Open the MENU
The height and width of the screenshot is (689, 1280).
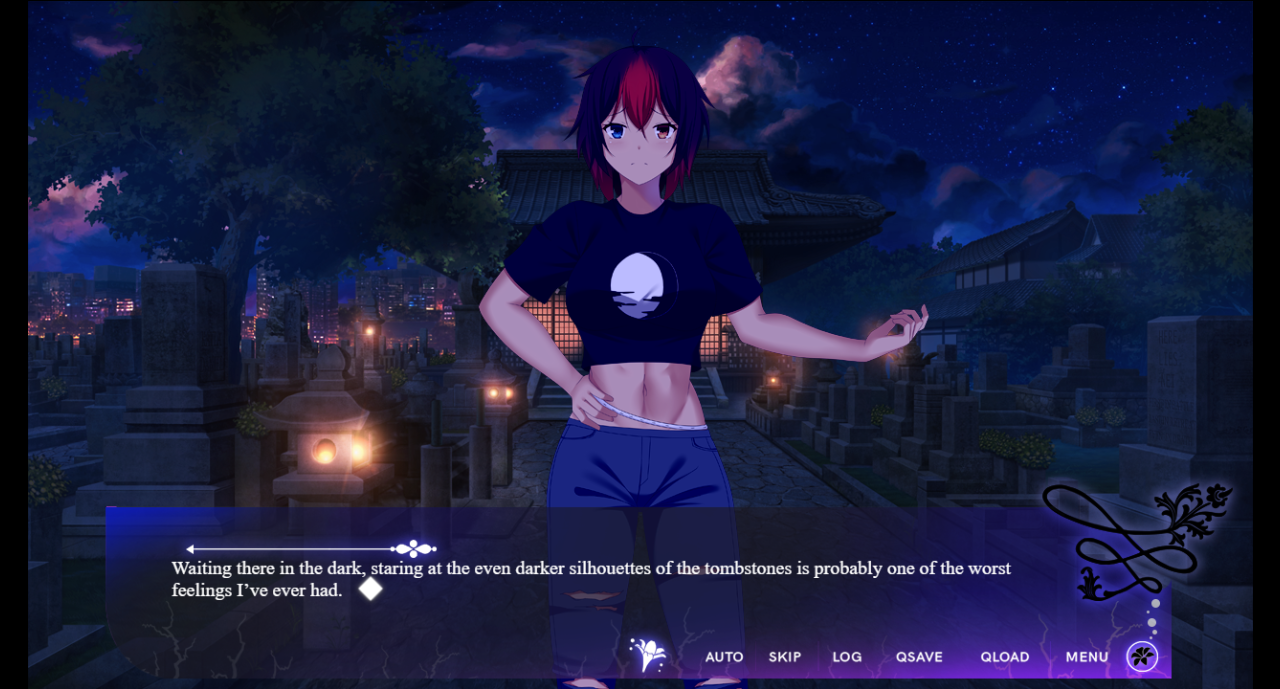(x=1087, y=657)
